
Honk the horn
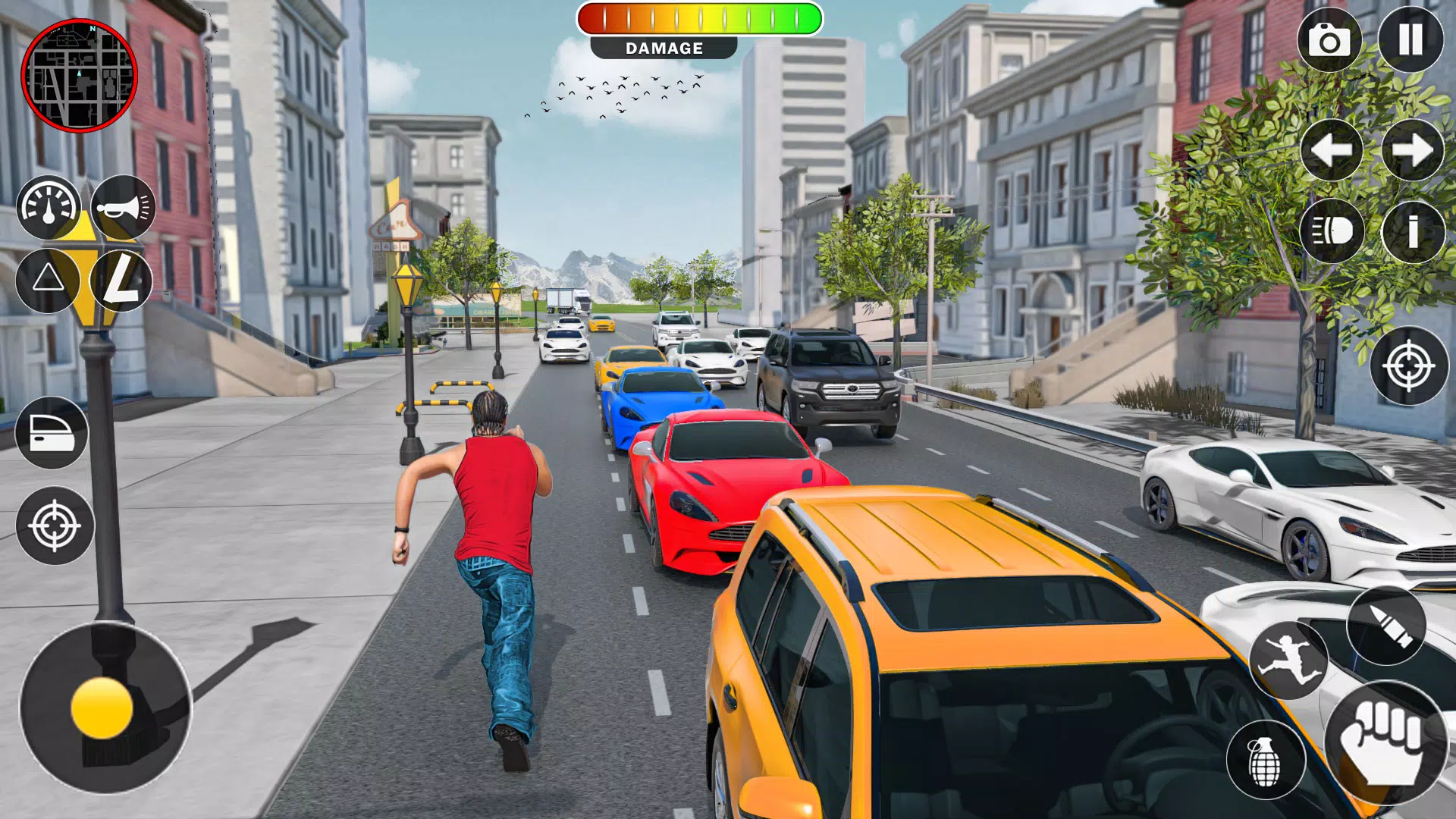click(121, 207)
